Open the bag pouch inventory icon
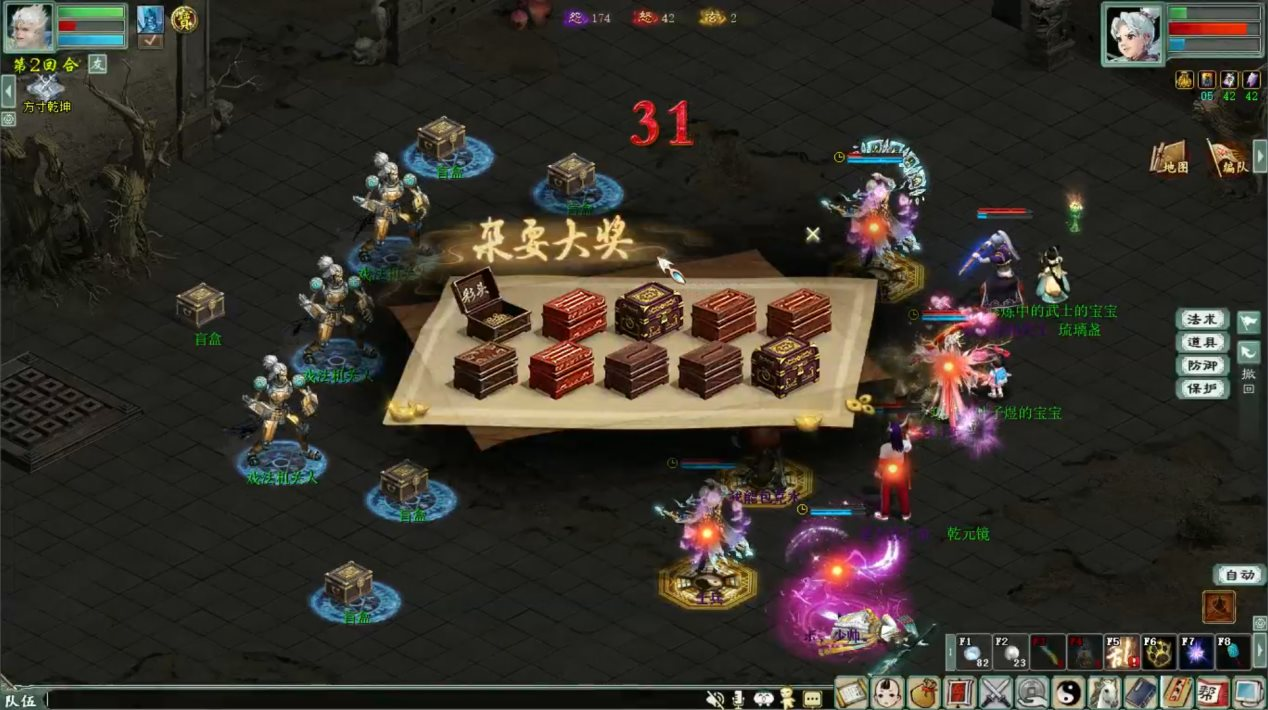Image resolution: width=1268 pixels, height=710 pixels. (924, 692)
